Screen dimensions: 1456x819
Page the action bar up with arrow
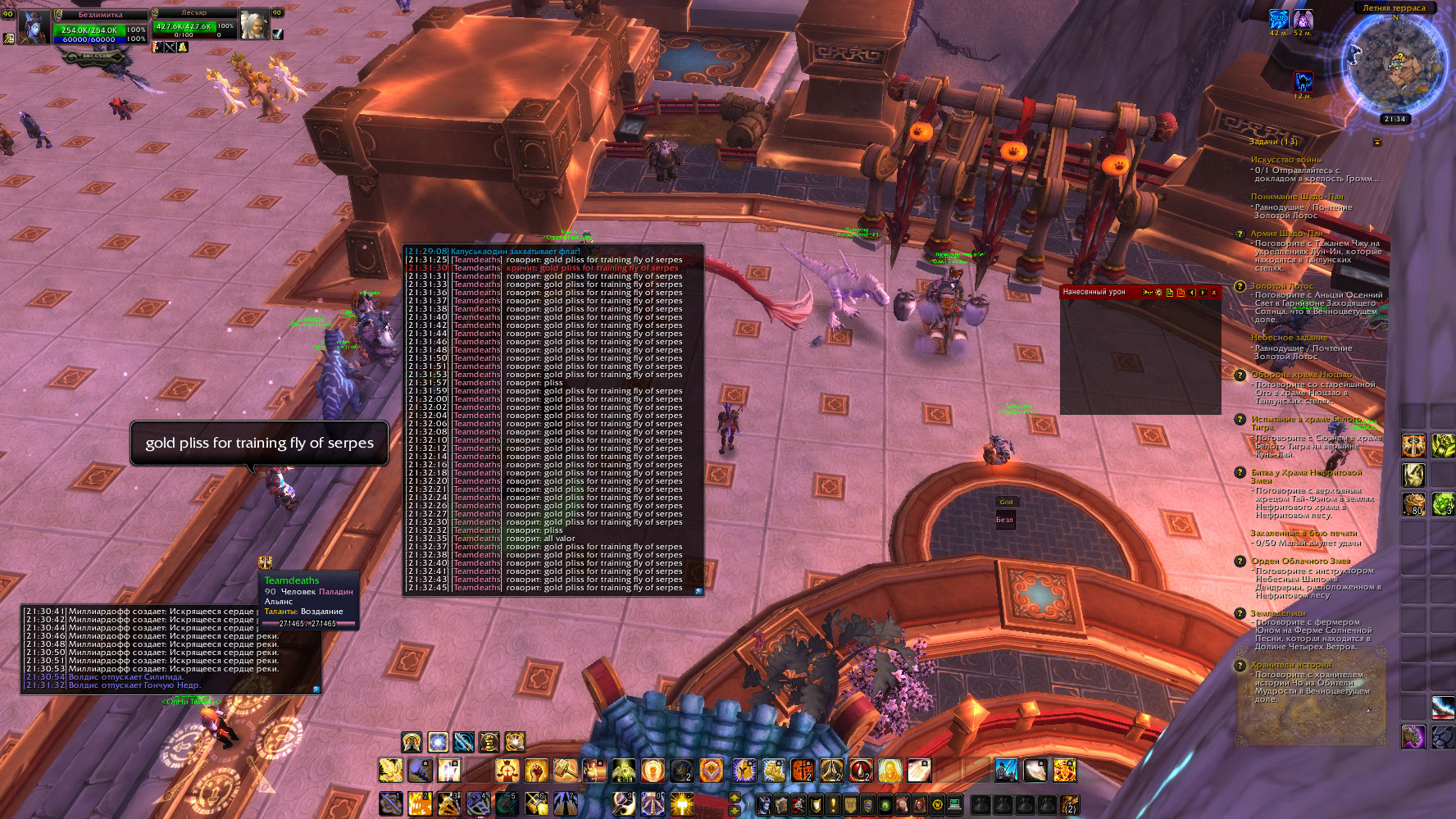pos(734,798)
